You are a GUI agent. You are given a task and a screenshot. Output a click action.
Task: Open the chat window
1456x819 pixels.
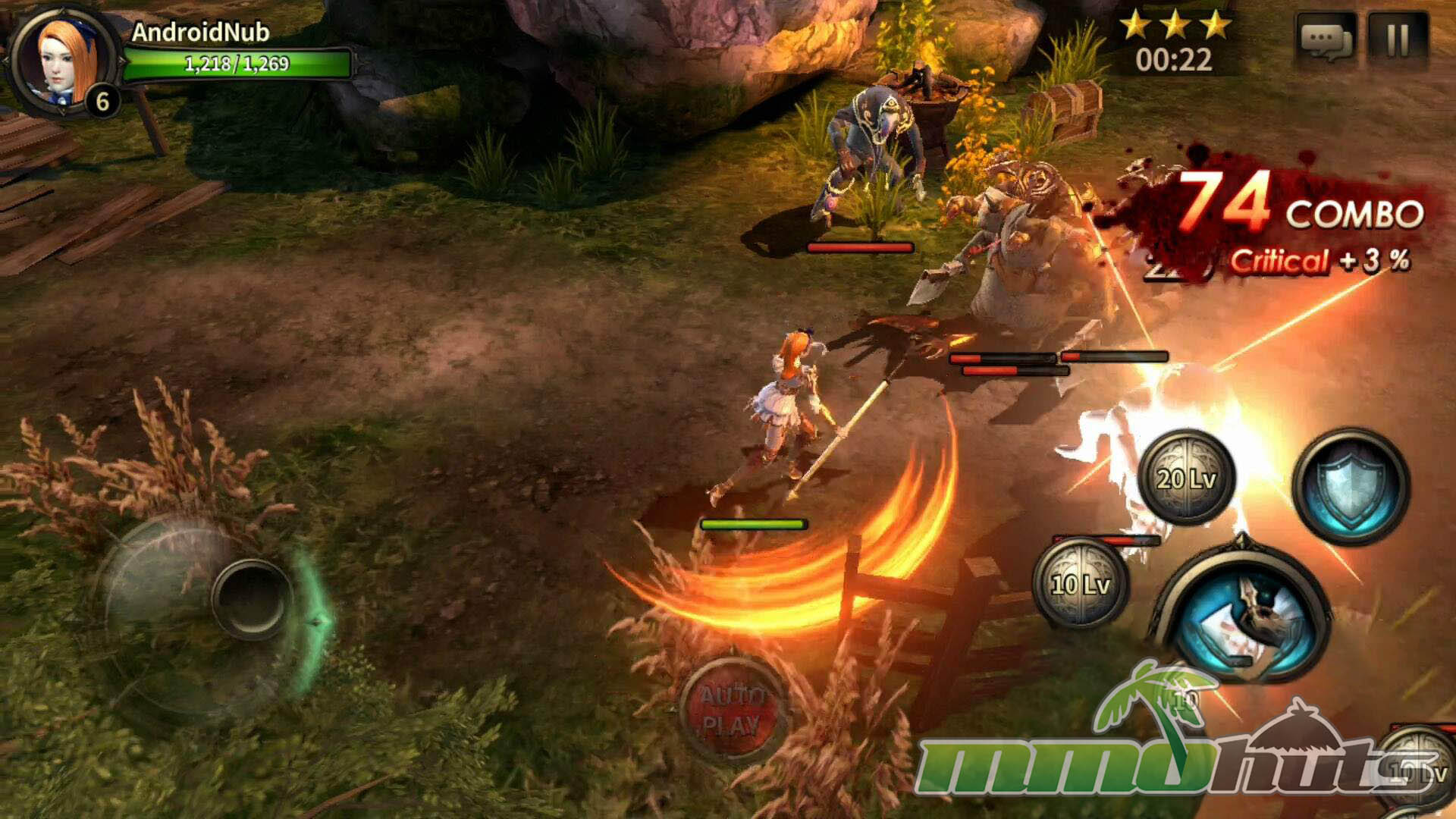(x=1326, y=39)
